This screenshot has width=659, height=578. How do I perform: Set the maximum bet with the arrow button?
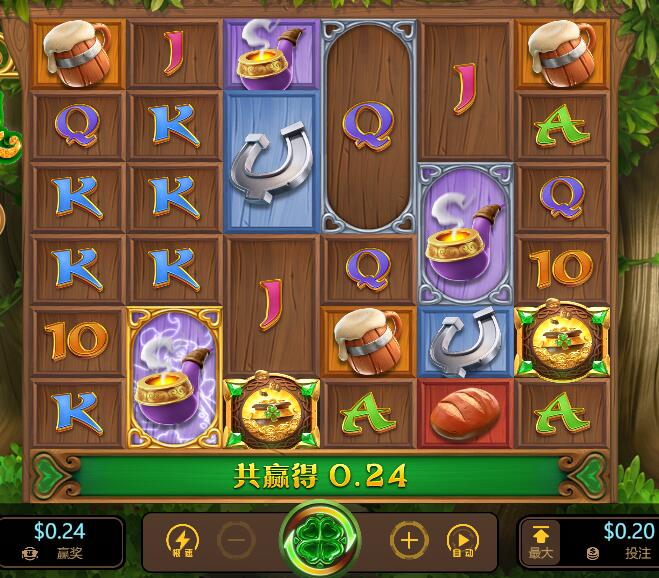[540, 542]
